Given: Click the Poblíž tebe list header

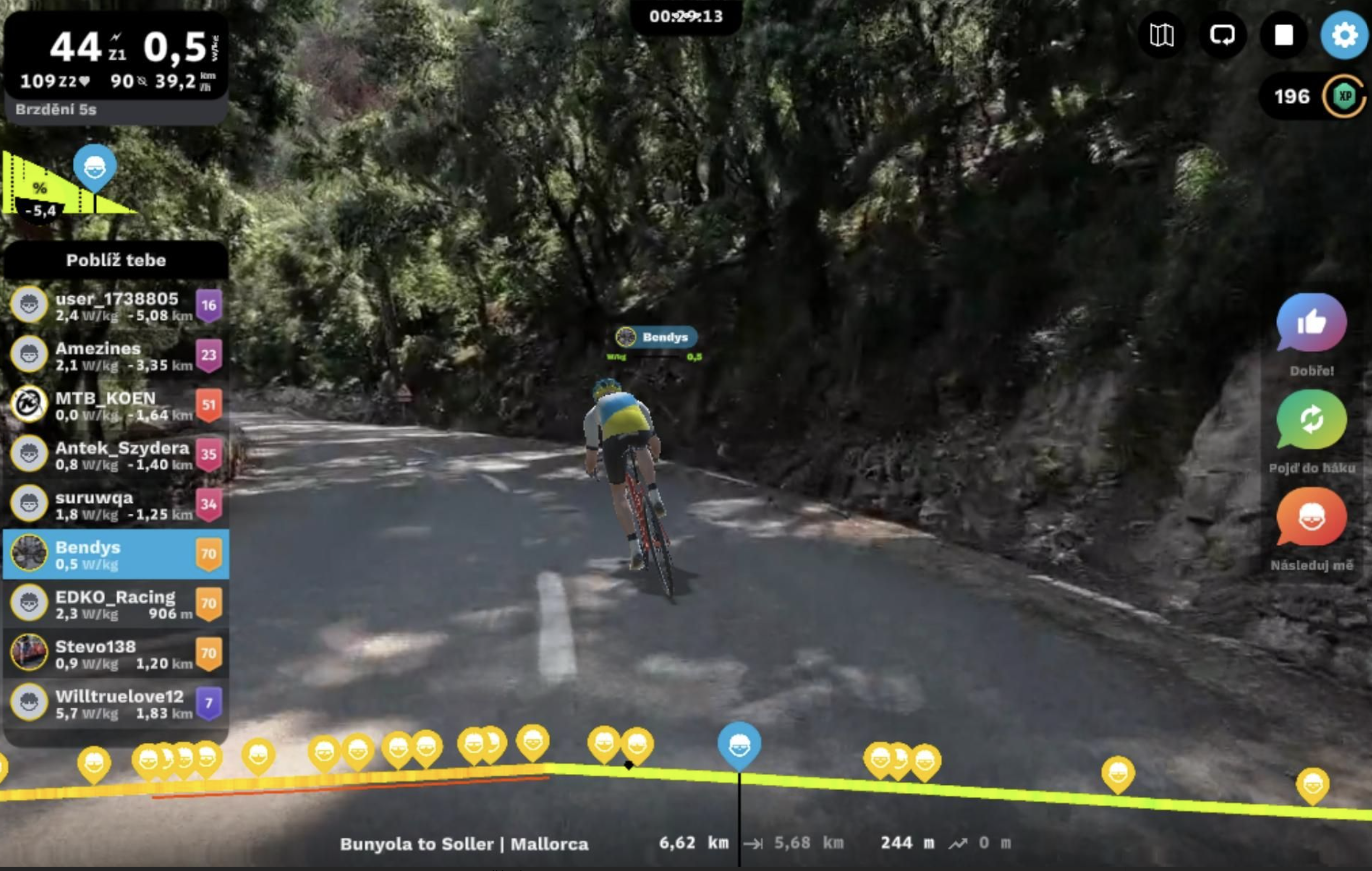Looking at the screenshot, I should pos(116,260).
